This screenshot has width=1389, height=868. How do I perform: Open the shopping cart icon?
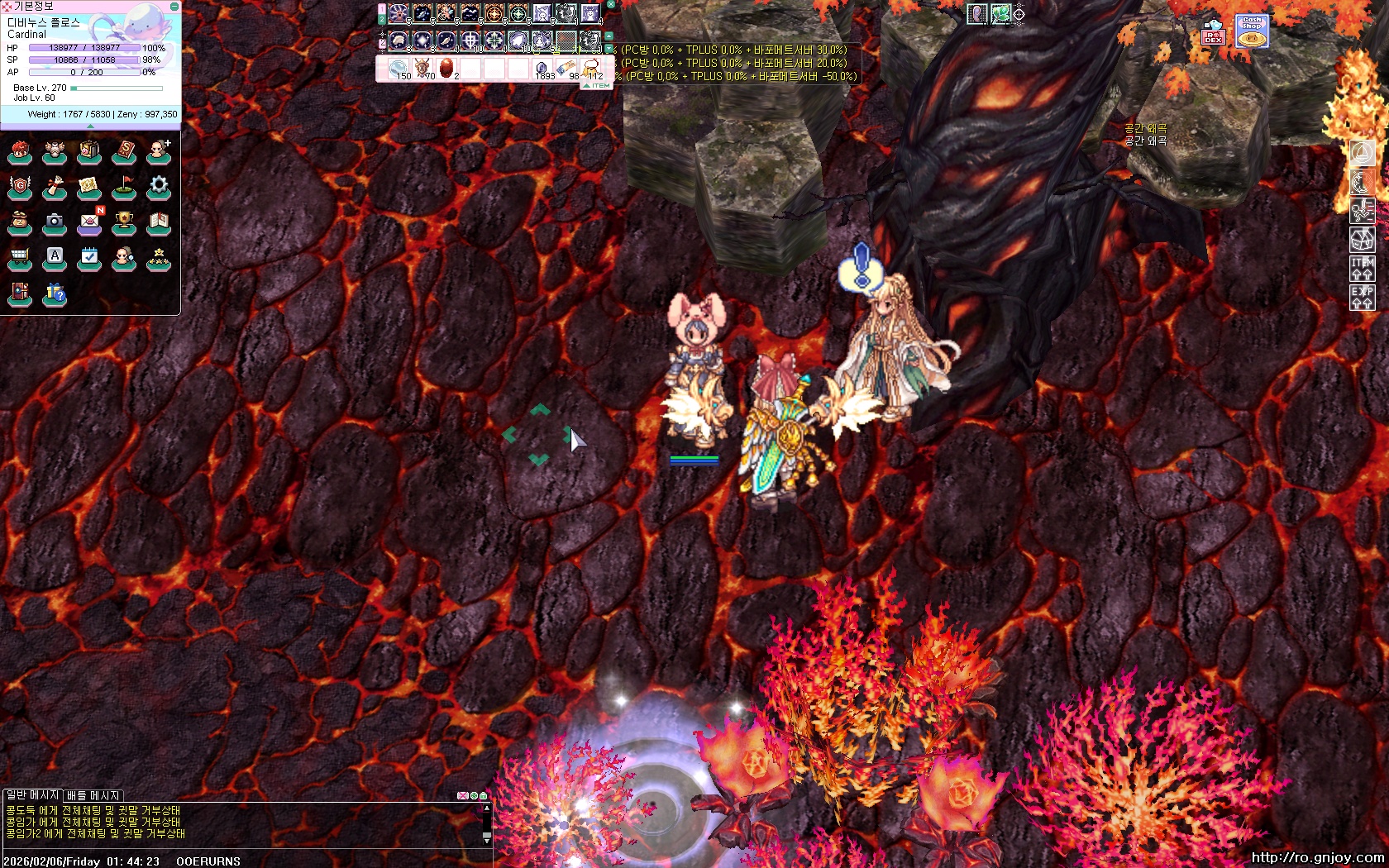19,258
